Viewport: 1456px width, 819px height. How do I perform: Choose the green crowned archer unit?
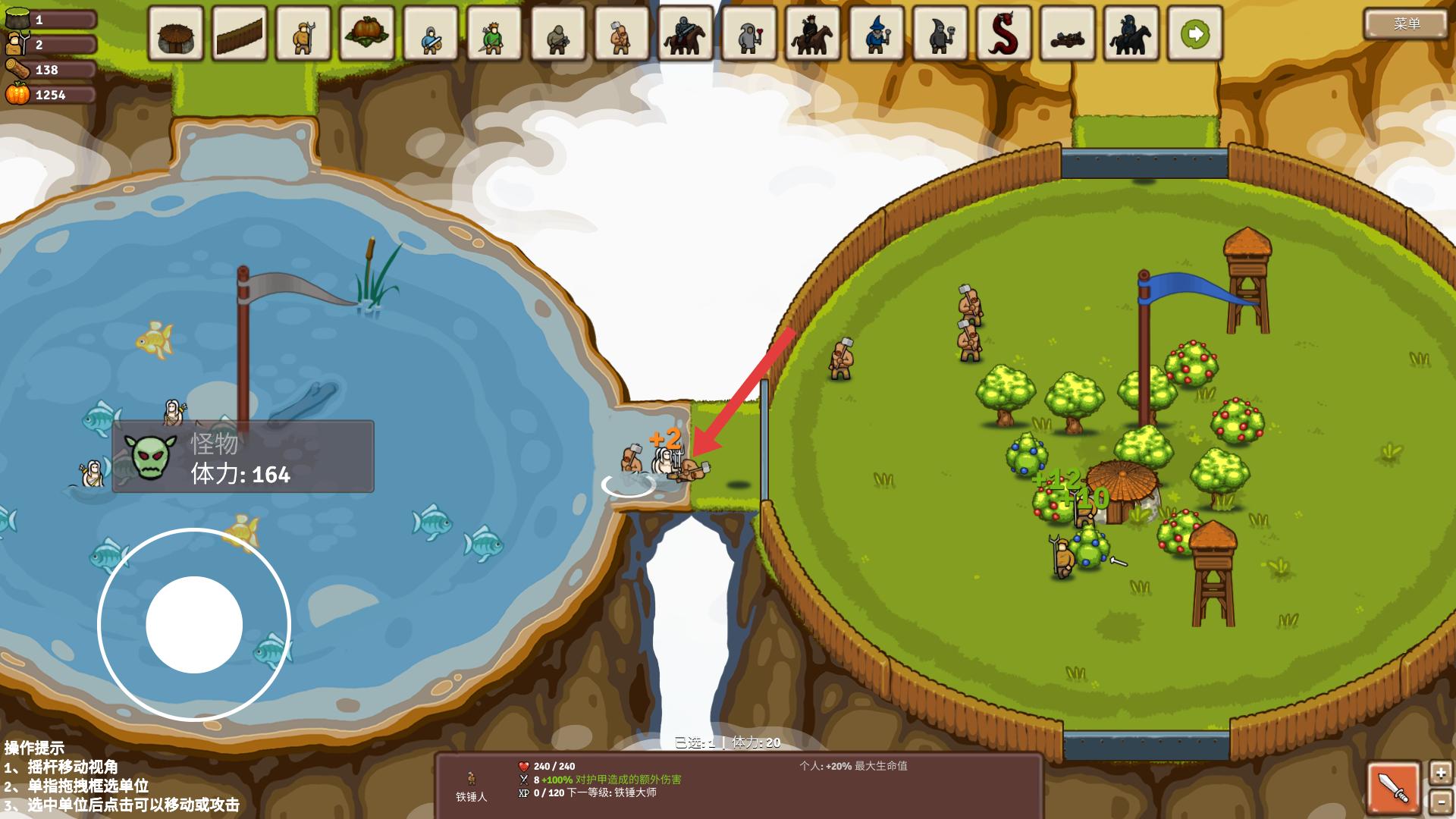tap(494, 34)
